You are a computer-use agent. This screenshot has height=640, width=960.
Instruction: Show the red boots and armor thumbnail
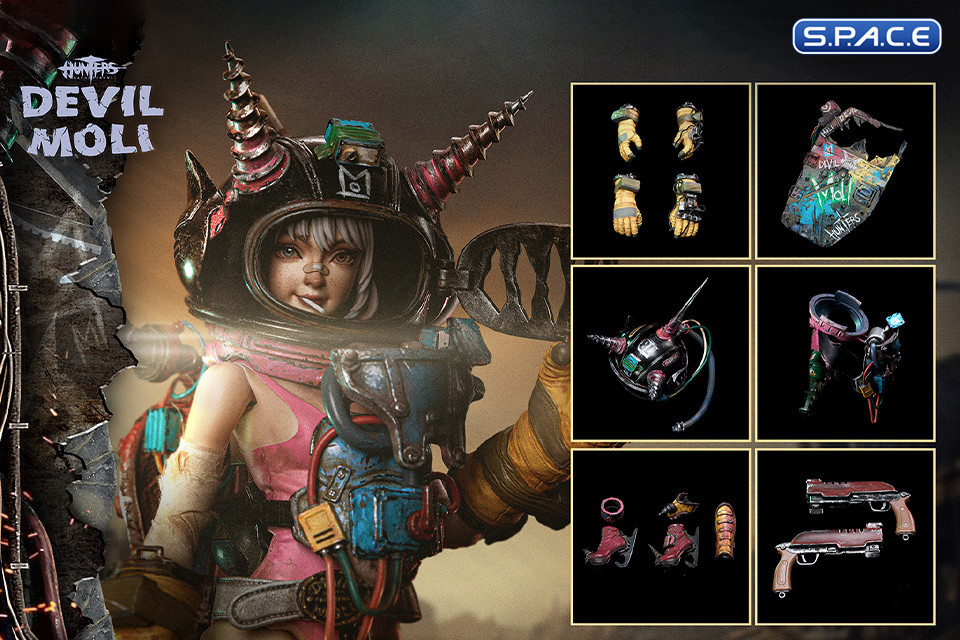660,537
